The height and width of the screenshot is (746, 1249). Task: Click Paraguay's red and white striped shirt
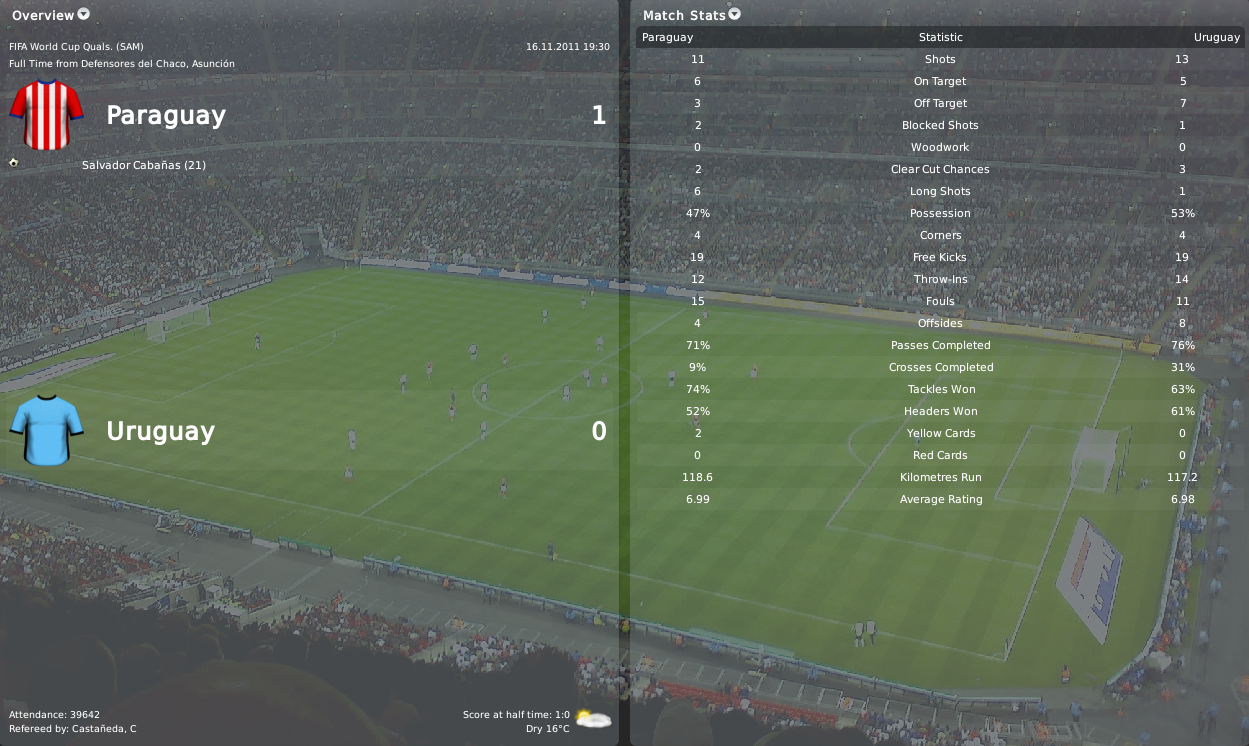[x=46, y=115]
